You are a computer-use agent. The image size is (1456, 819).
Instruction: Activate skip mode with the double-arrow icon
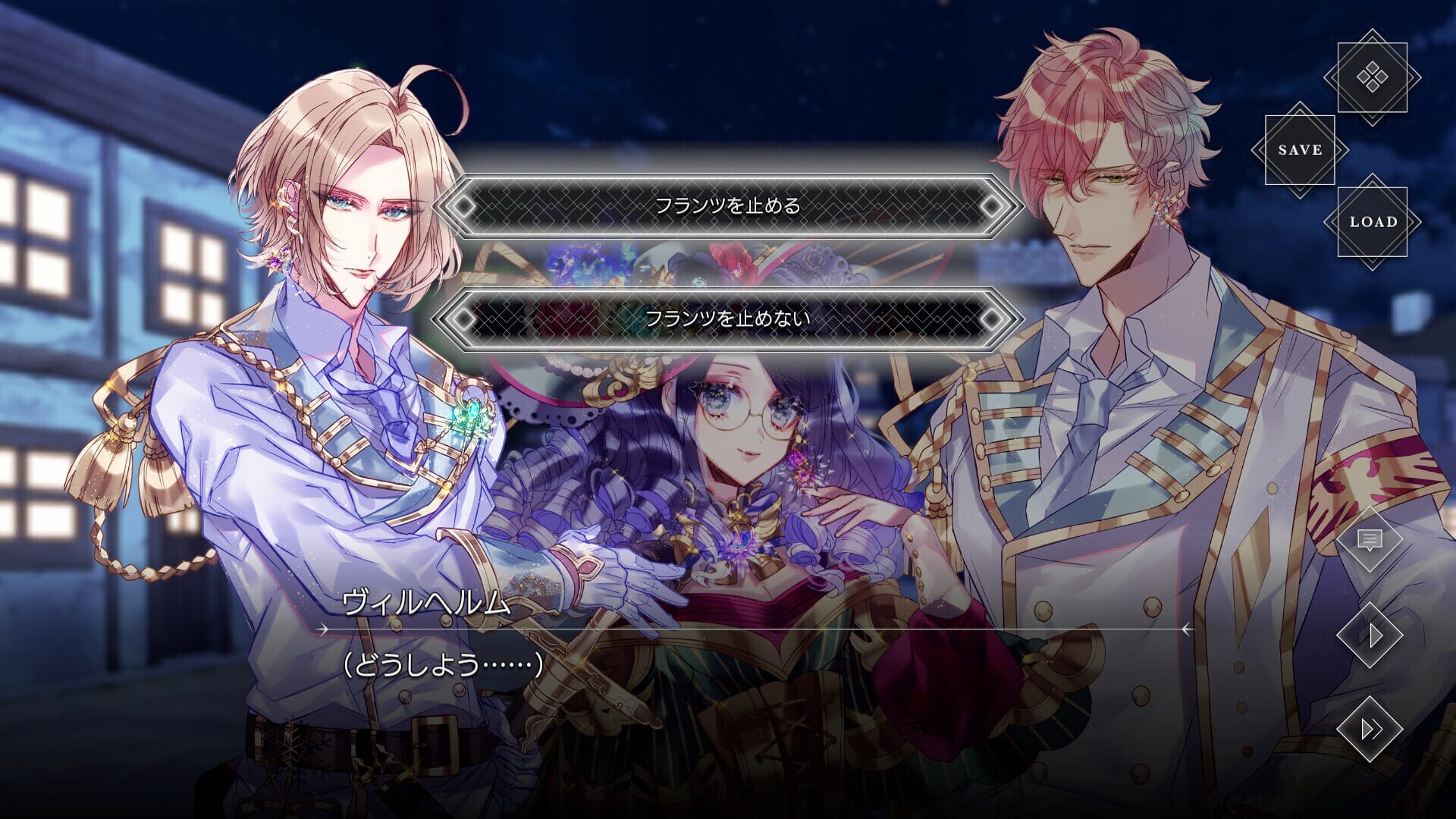click(1370, 730)
